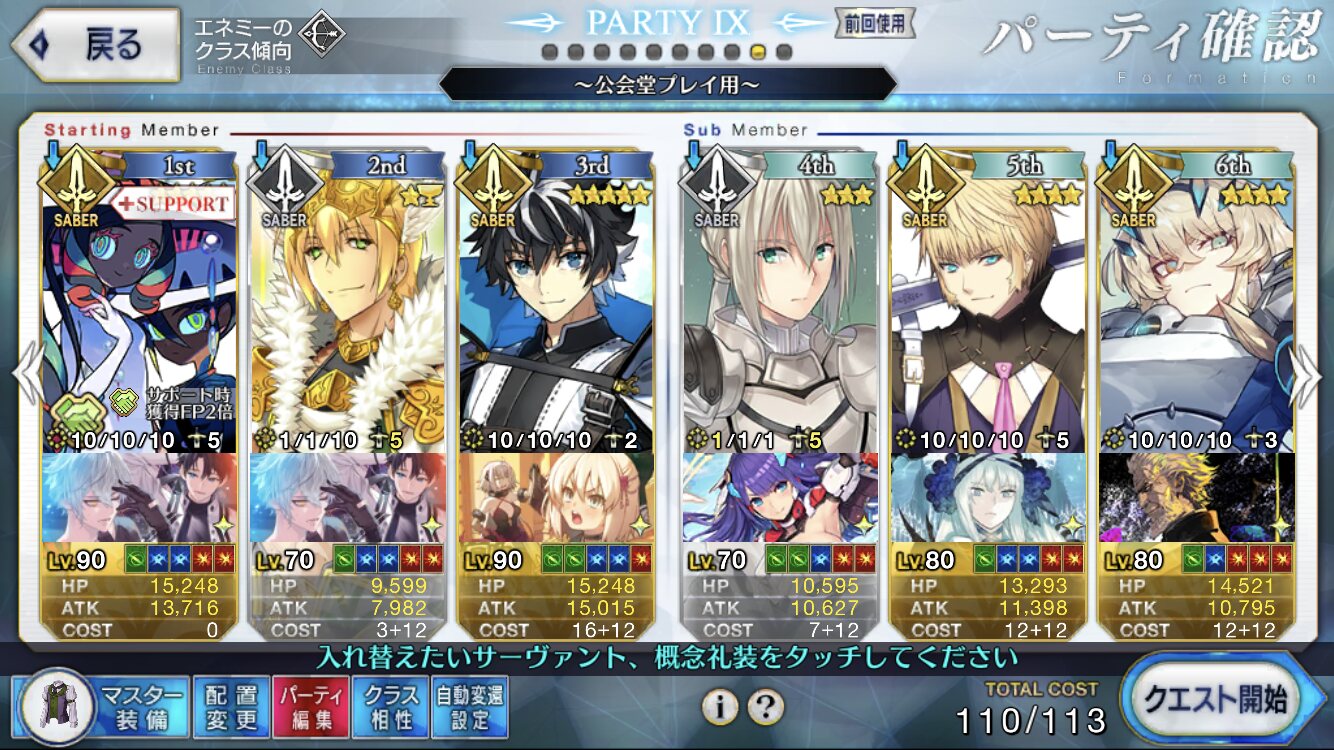Change the 4th member's purple-haired craft essence
This screenshot has width=1334, height=750.
pos(780,497)
